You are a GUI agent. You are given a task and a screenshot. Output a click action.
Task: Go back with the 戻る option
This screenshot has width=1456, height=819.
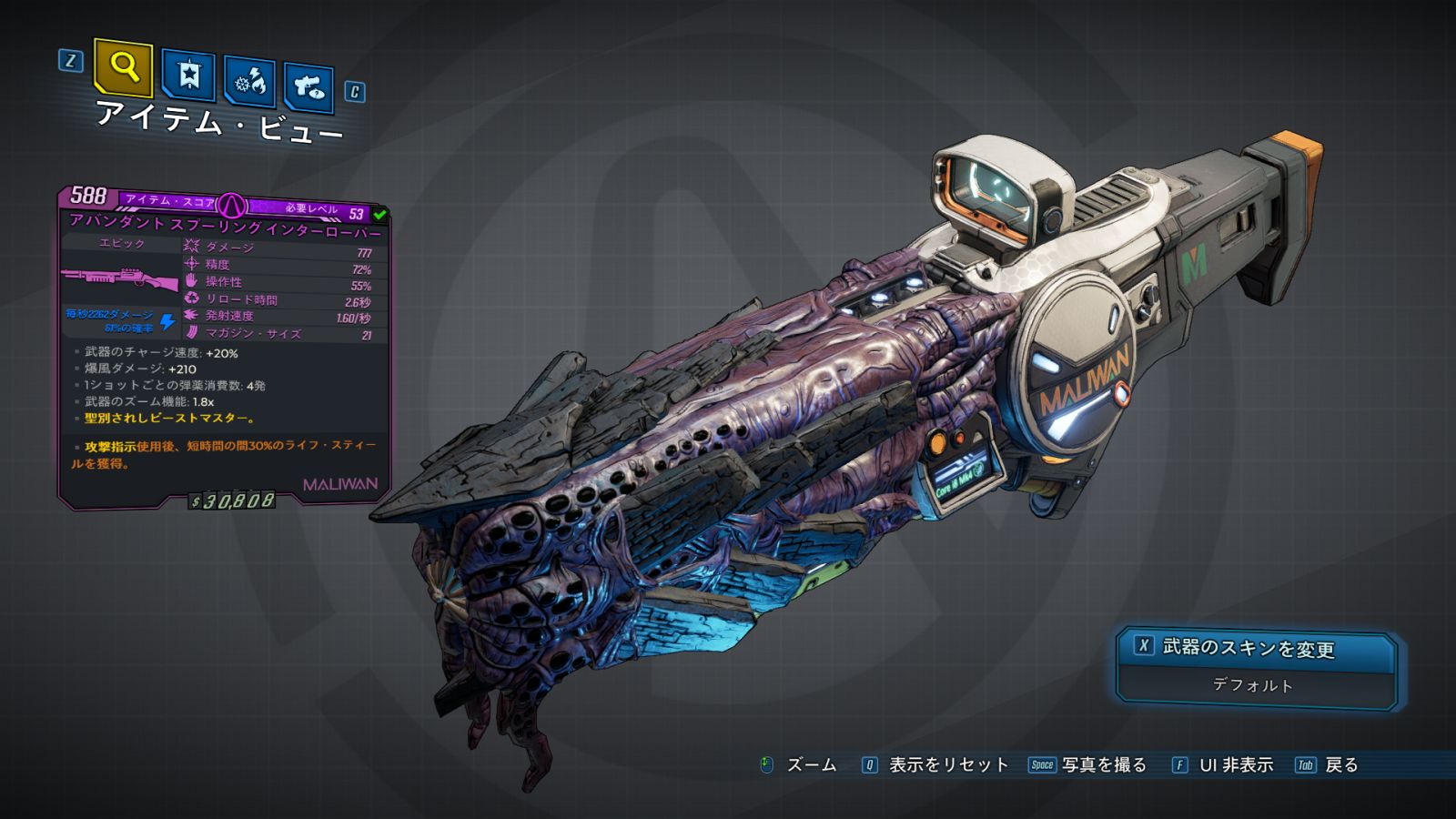[1340, 765]
